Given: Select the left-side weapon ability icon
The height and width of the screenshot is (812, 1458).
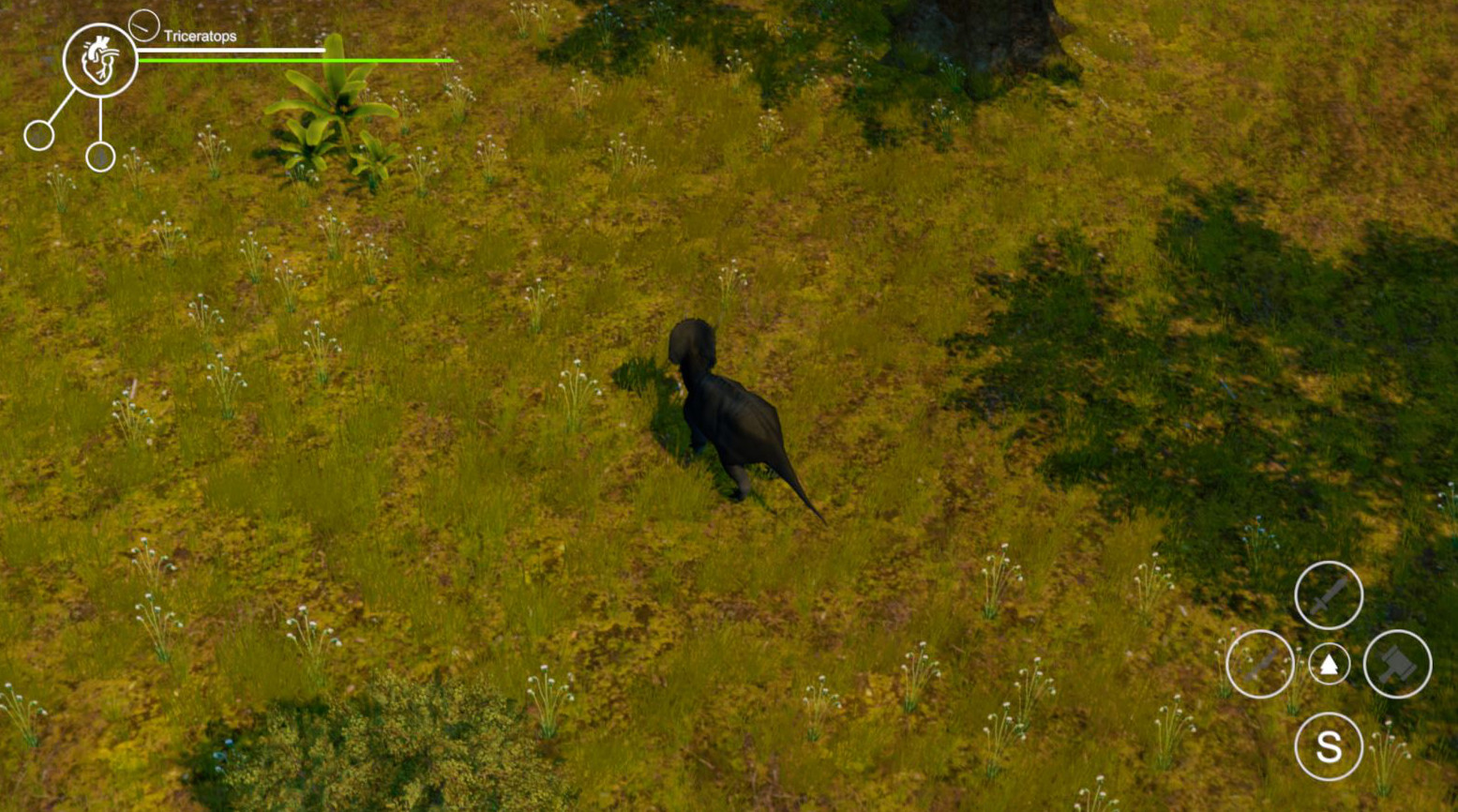Looking at the screenshot, I should [1259, 666].
